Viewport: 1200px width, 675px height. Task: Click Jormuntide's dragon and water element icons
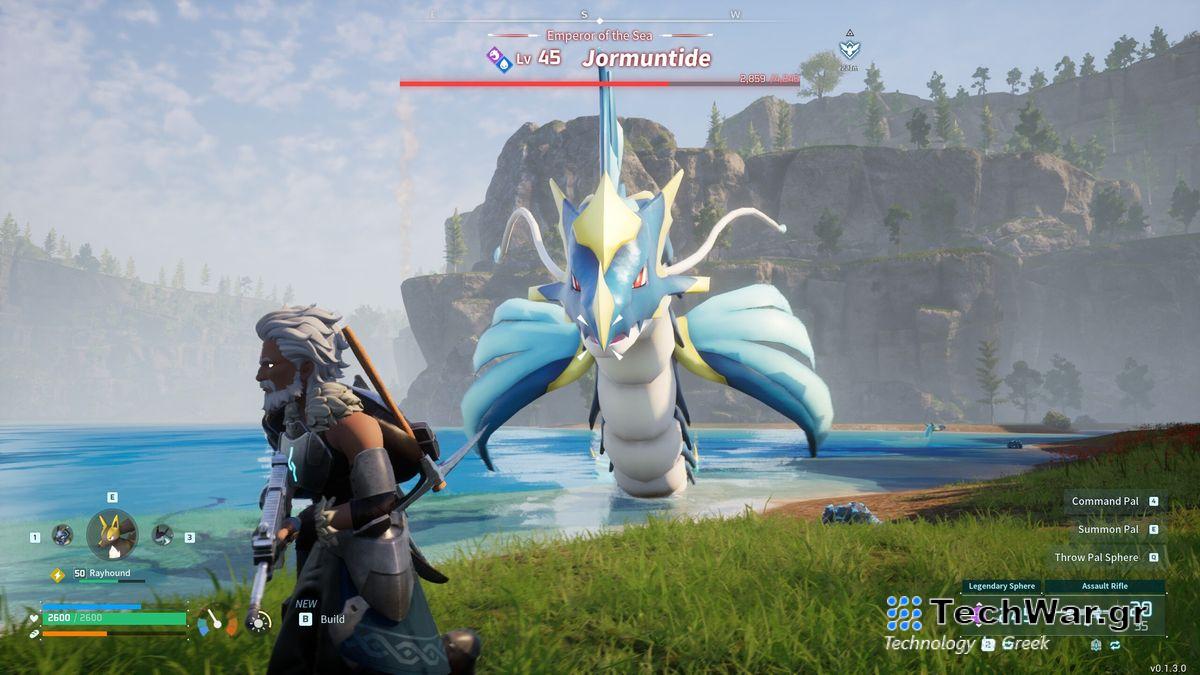coord(500,59)
